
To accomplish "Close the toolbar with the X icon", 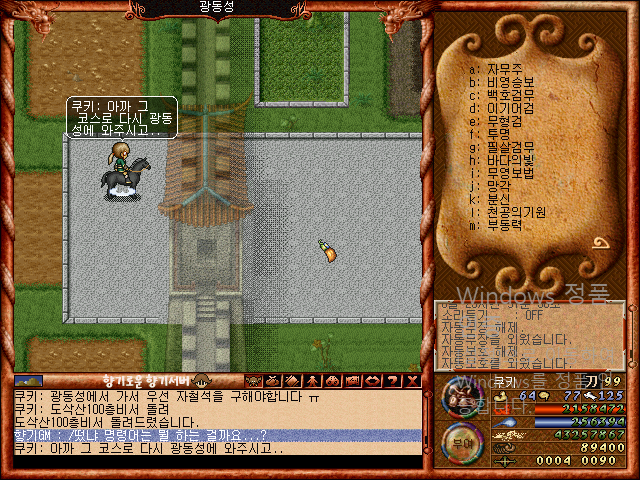I will 413,381.
